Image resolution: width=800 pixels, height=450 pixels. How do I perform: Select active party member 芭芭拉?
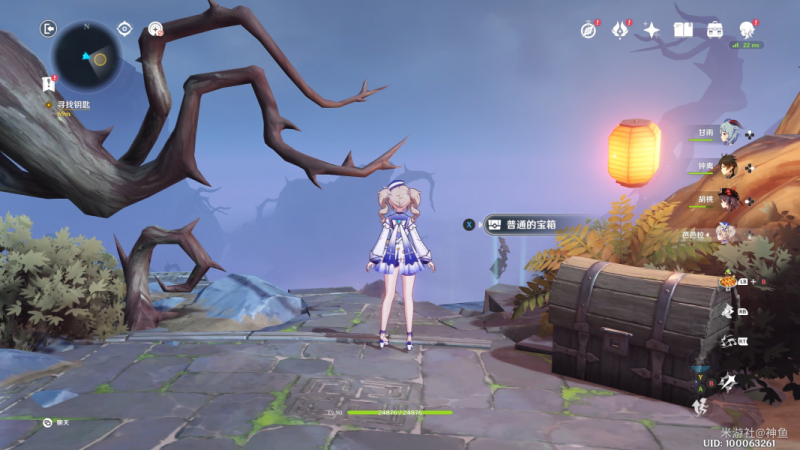[724, 233]
